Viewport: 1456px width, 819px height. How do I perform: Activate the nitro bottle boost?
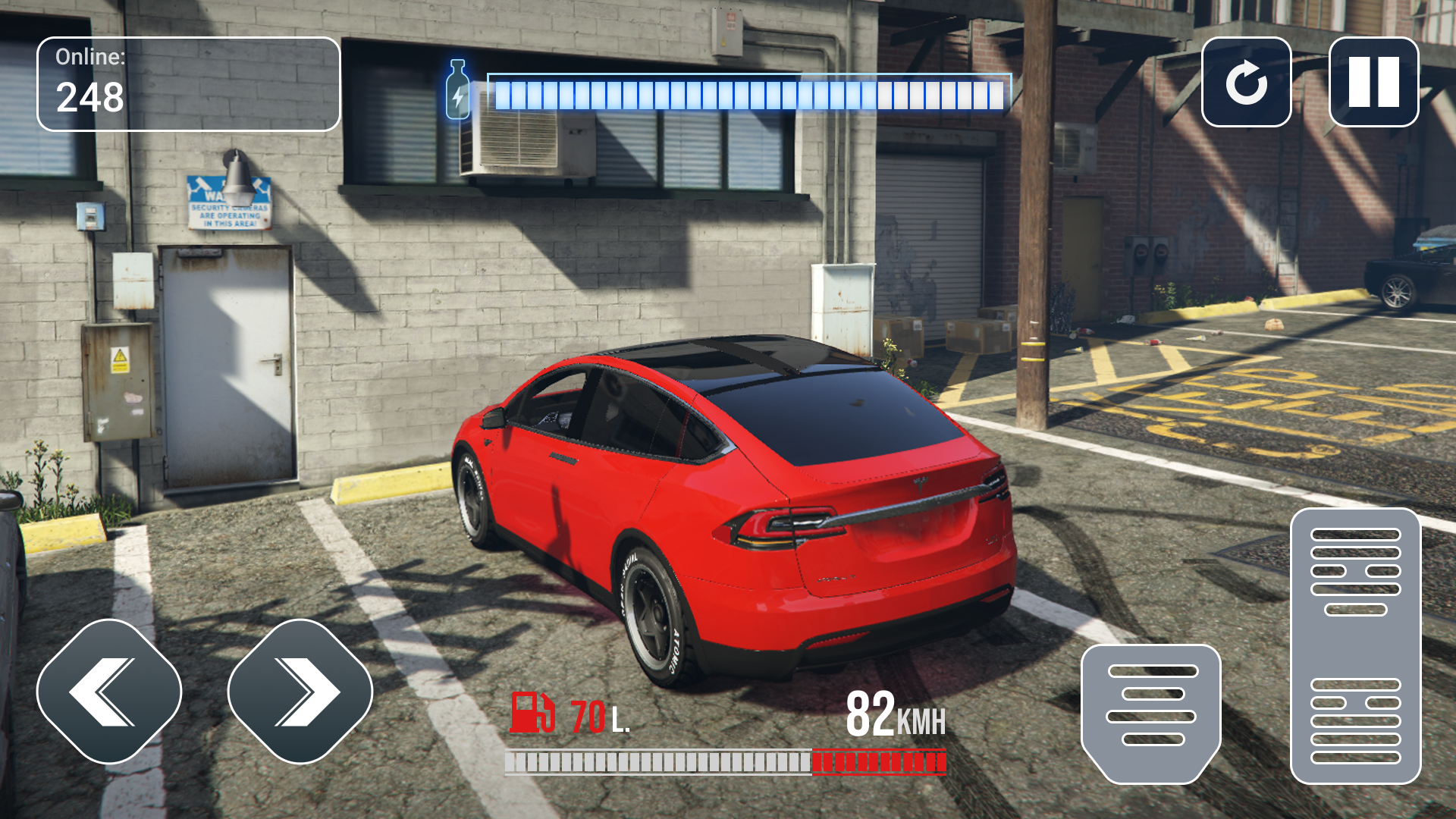(457, 90)
